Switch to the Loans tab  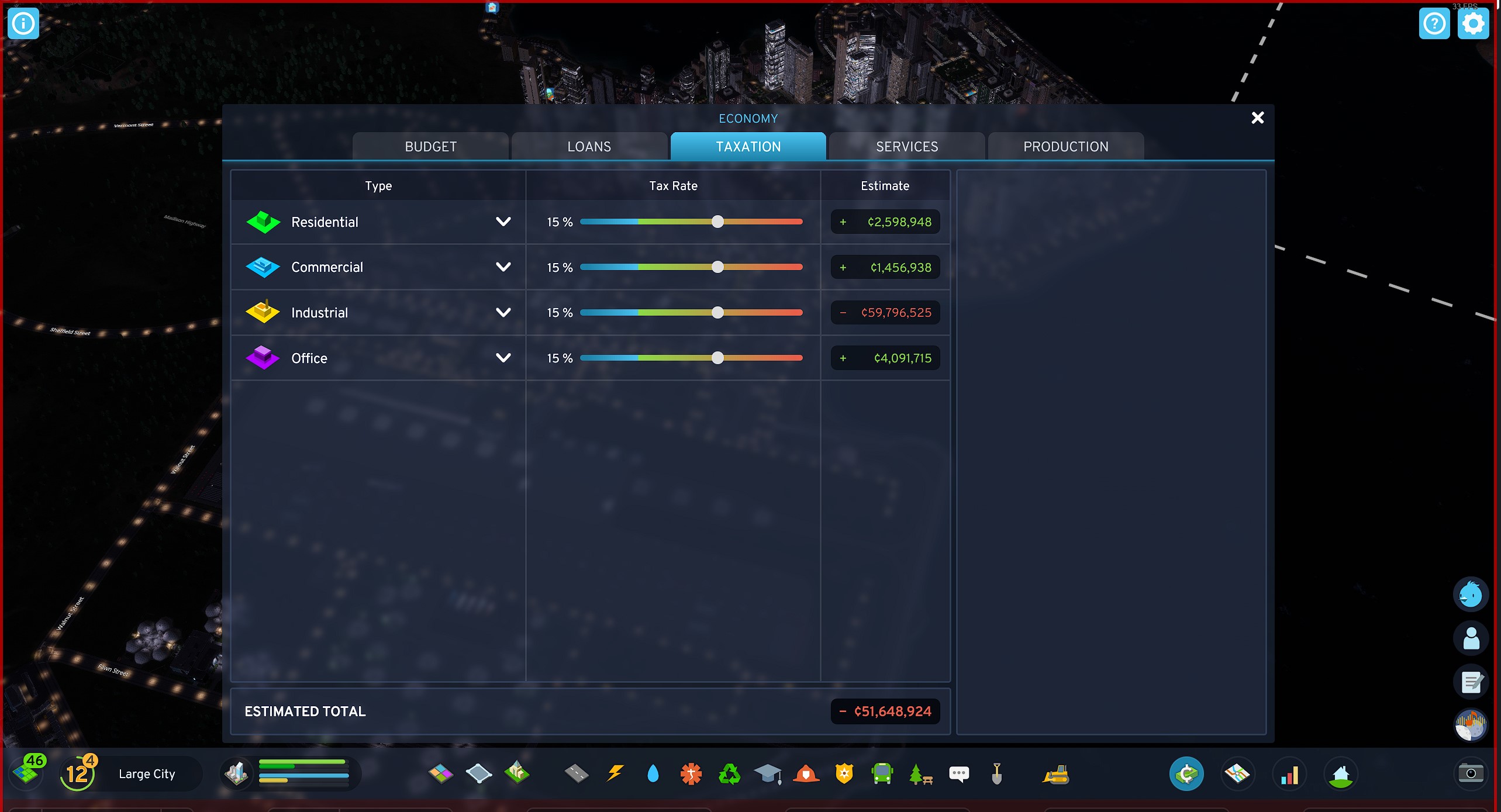(x=588, y=146)
